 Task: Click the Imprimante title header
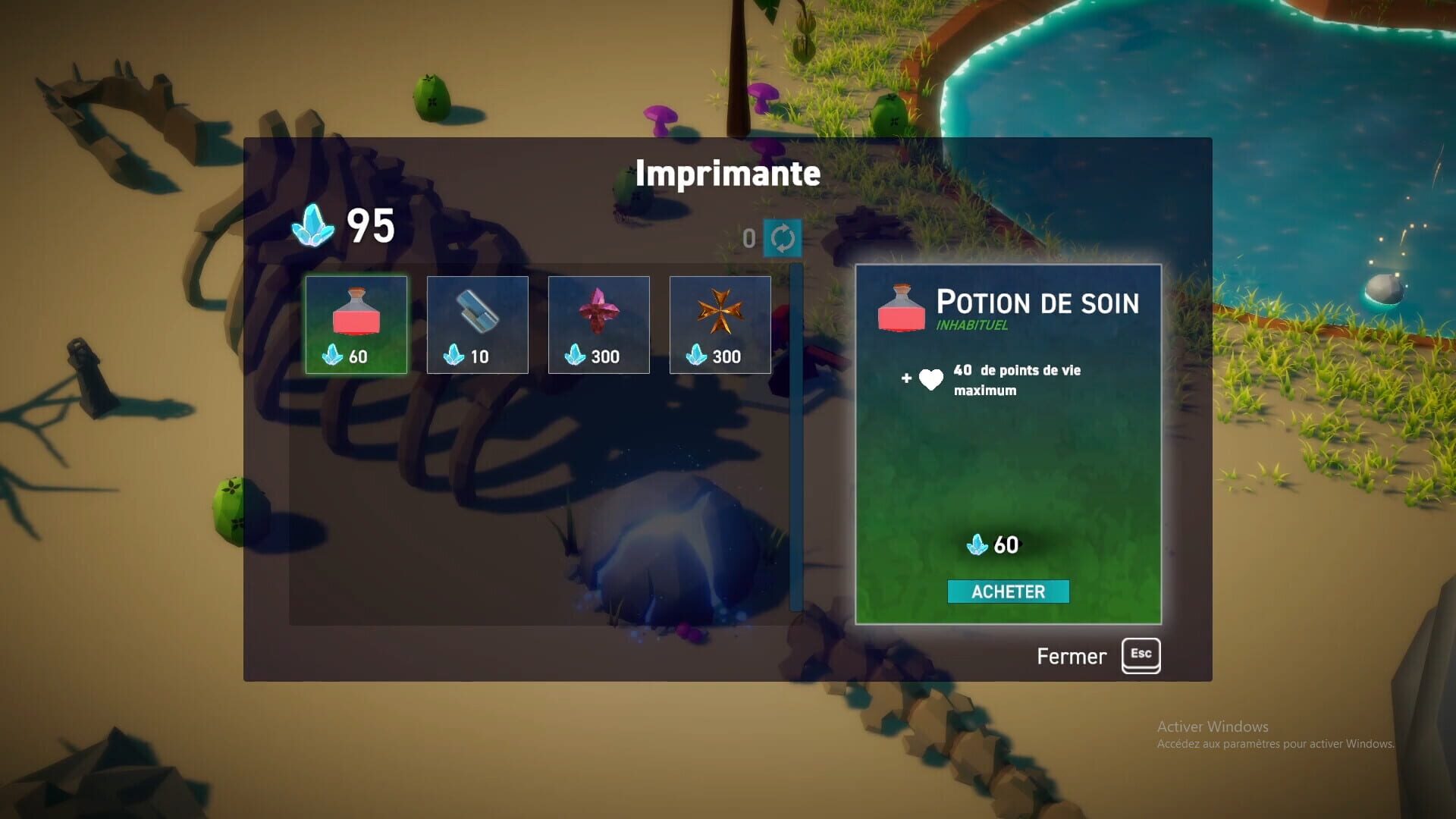point(727,173)
